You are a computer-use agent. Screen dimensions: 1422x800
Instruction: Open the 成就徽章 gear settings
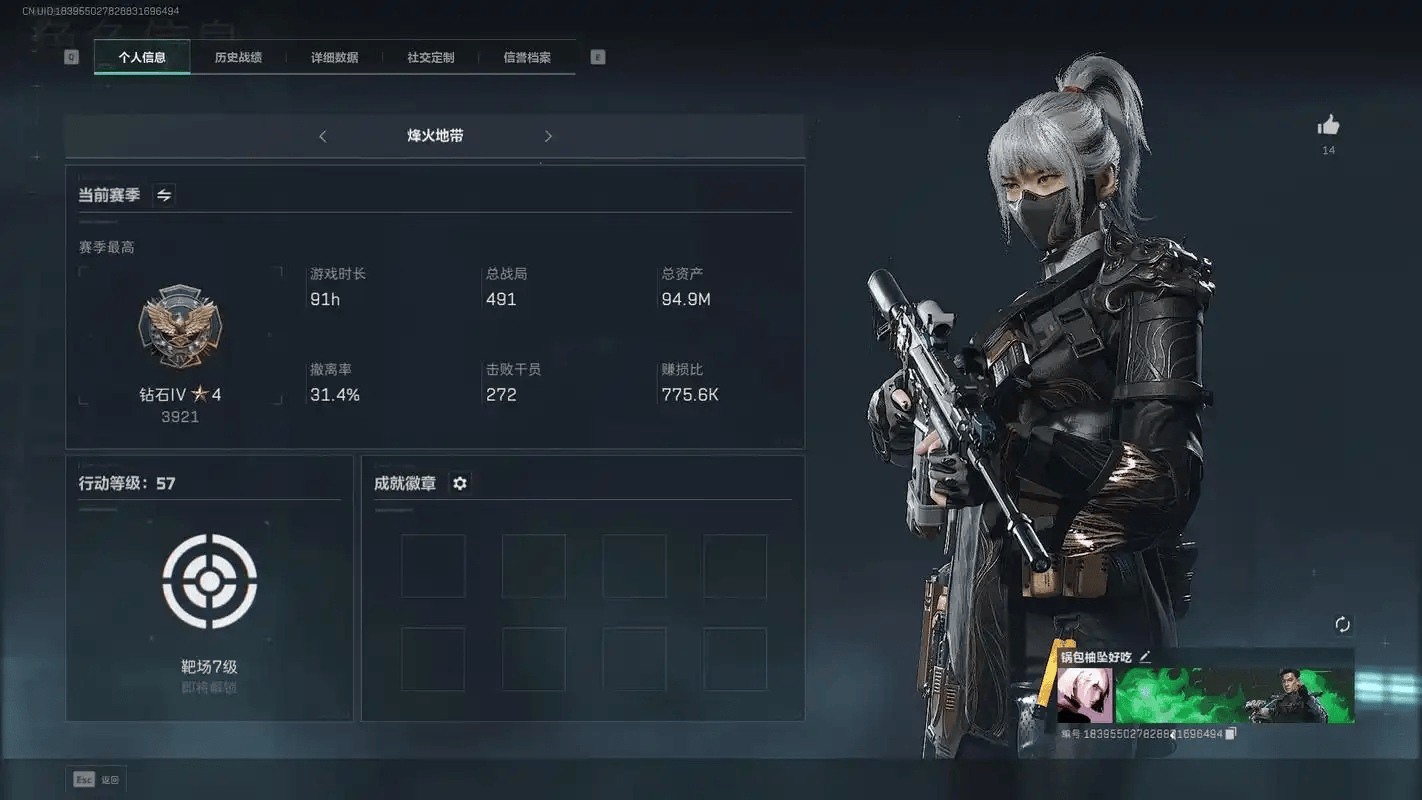tap(460, 483)
